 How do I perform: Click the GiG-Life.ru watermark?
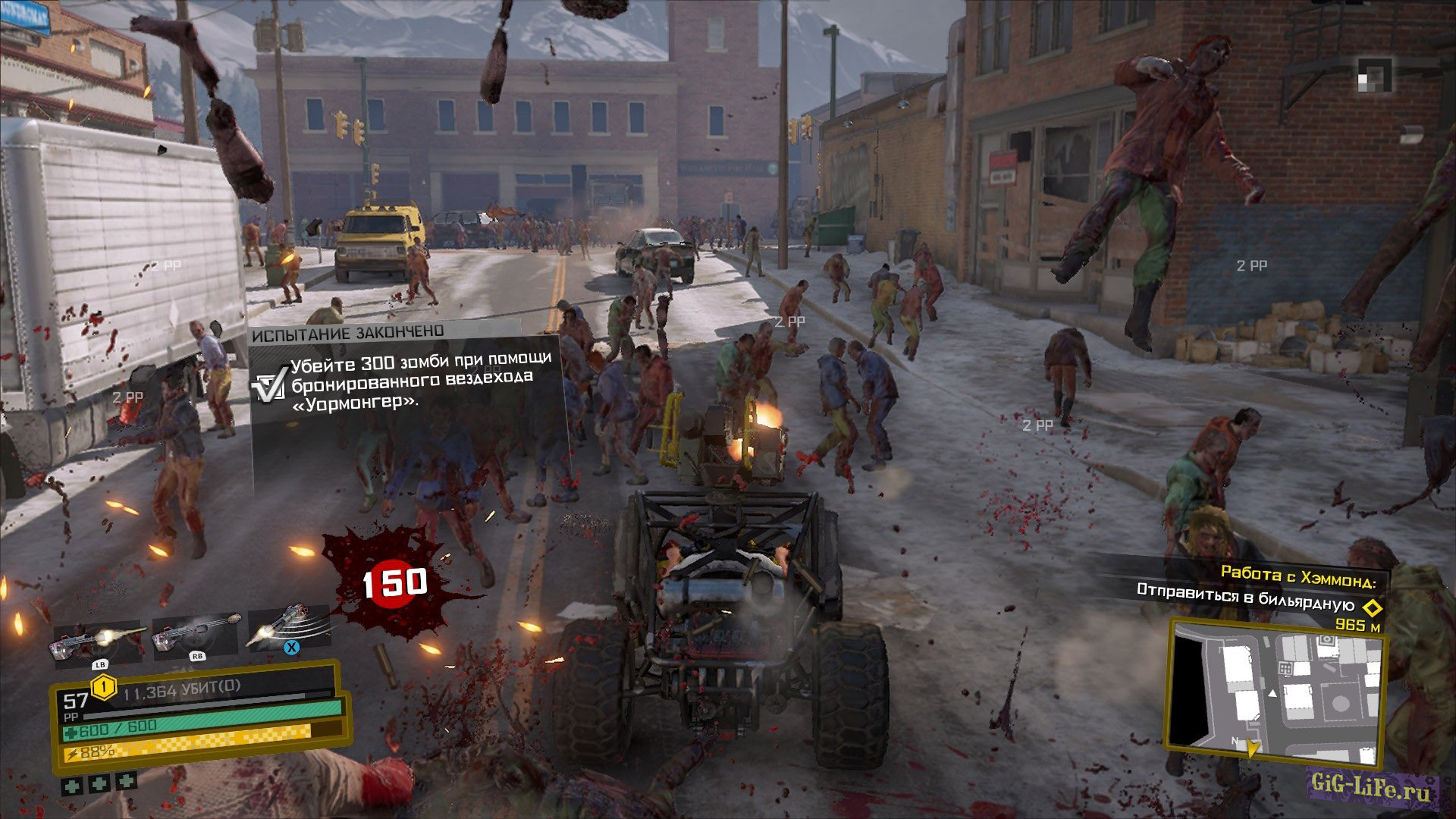pyautogui.click(x=1373, y=789)
